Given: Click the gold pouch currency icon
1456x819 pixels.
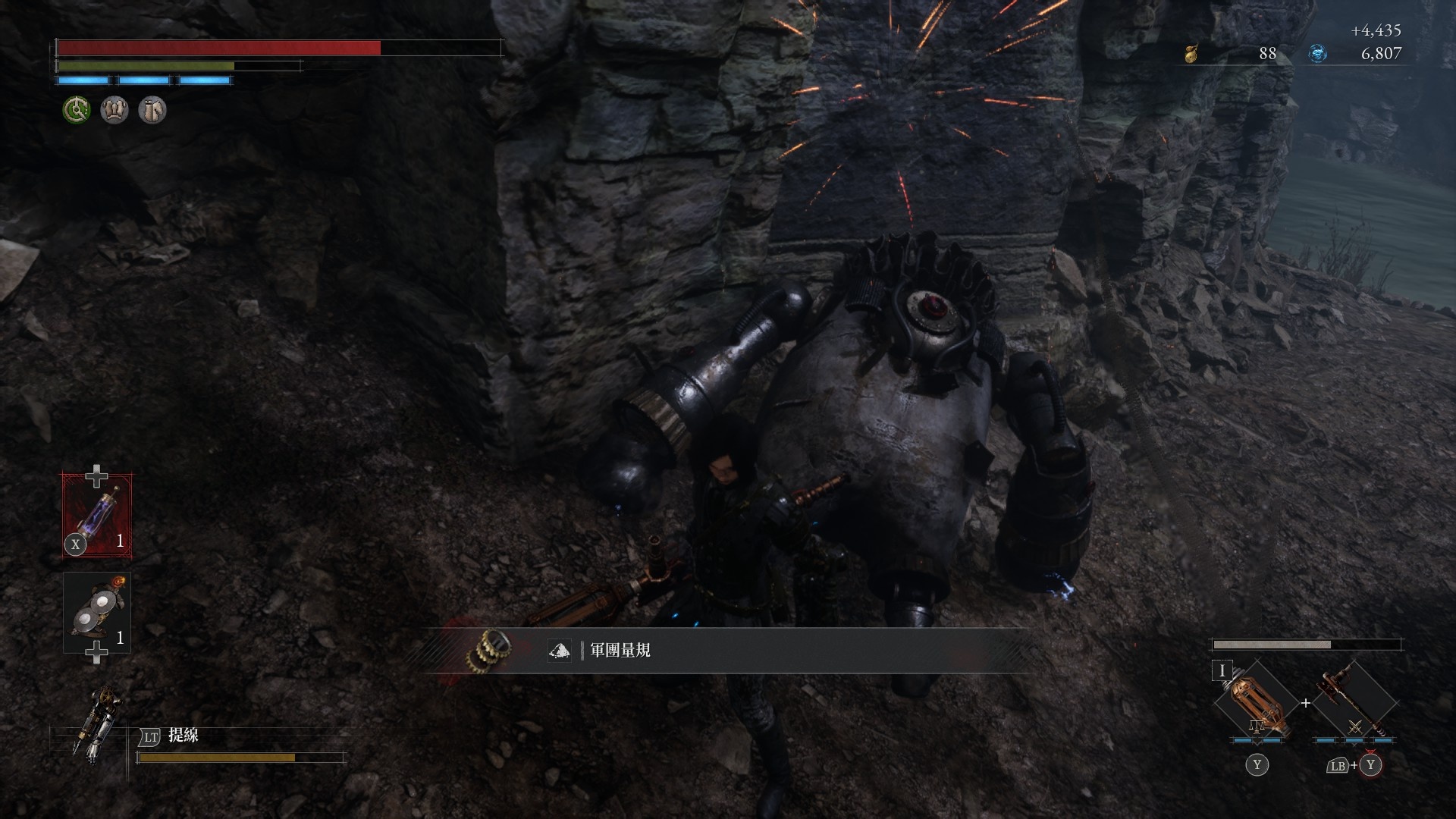Looking at the screenshot, I should 1191,54.
